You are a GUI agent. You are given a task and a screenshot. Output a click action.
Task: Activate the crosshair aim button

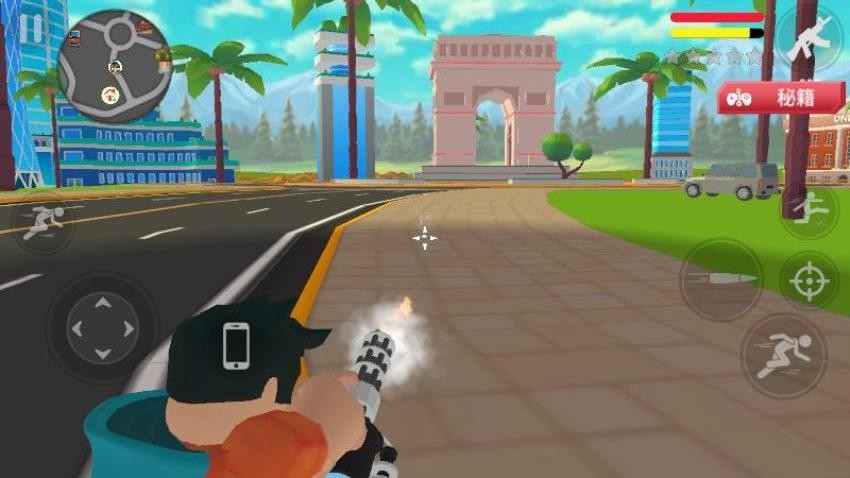(808, 281)
